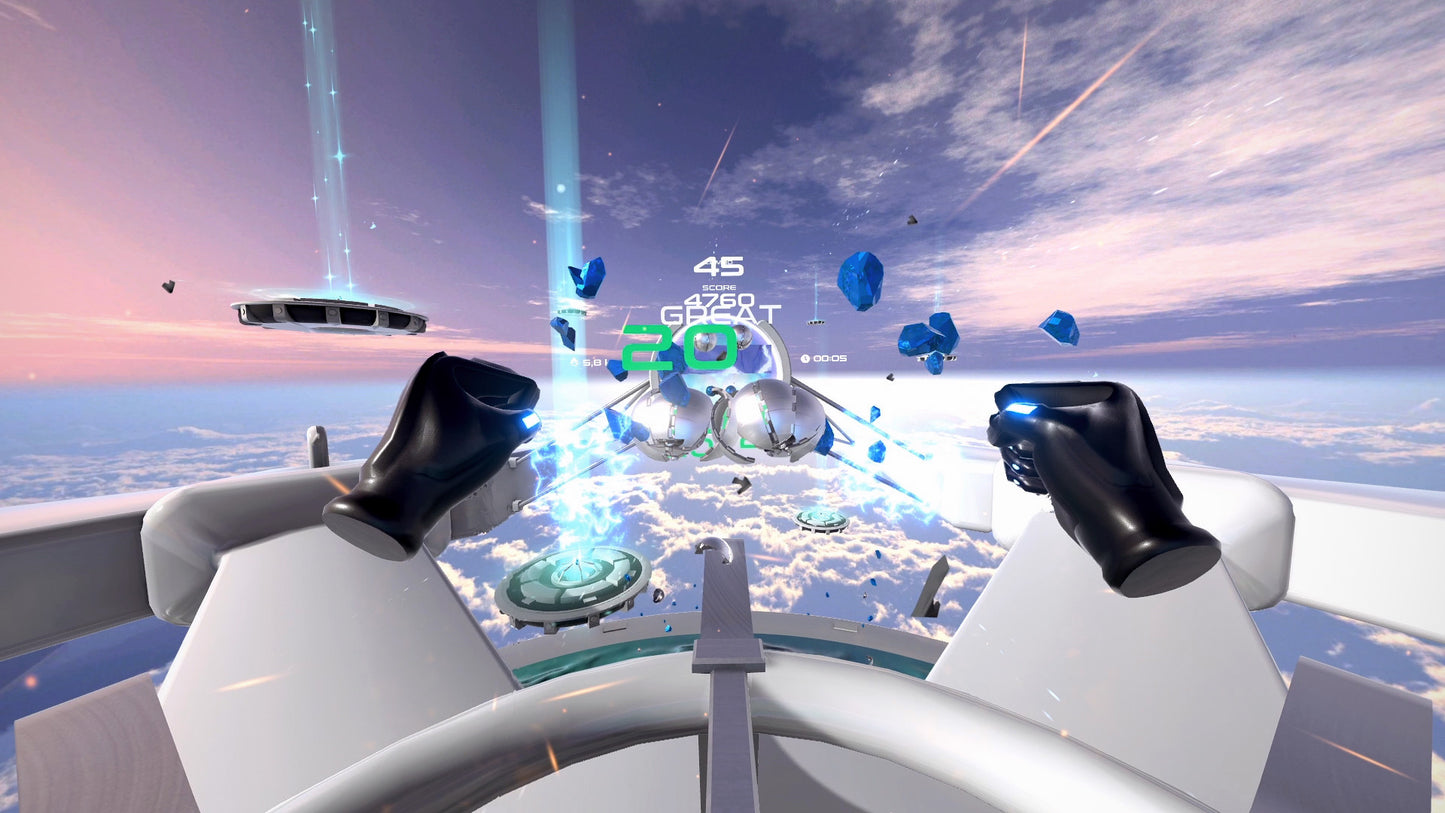The image size is (1445, 813).
Task: Click the GREAT rating text
Action: (x=719, y=315)
